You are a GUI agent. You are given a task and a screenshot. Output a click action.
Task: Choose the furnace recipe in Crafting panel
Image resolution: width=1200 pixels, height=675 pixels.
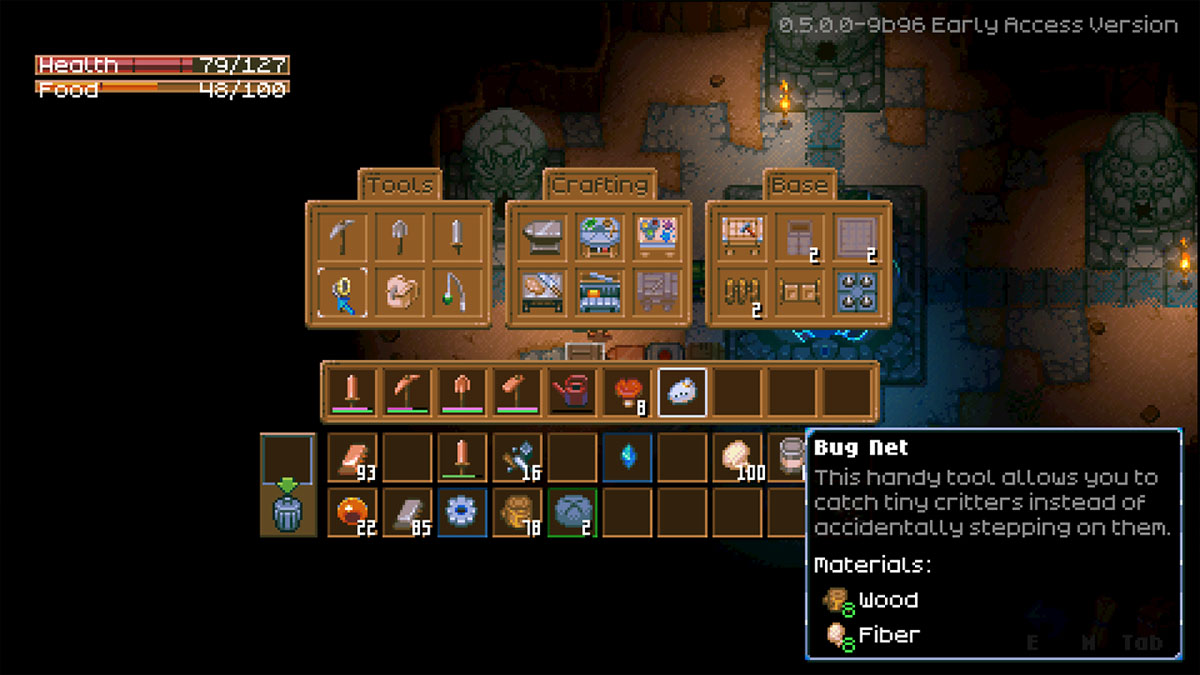point(599,293)
